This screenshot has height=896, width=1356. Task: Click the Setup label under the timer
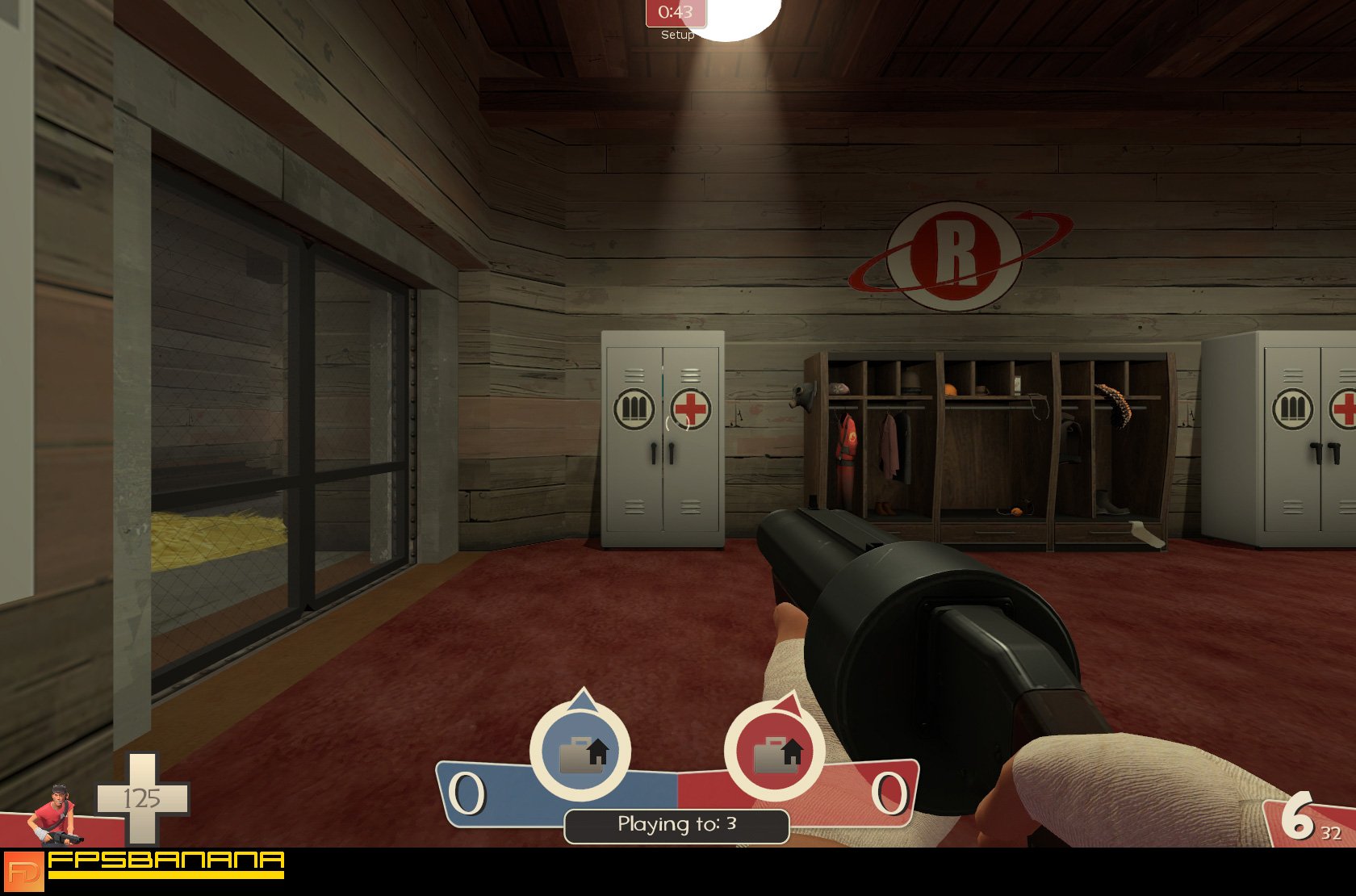[676, 36]
